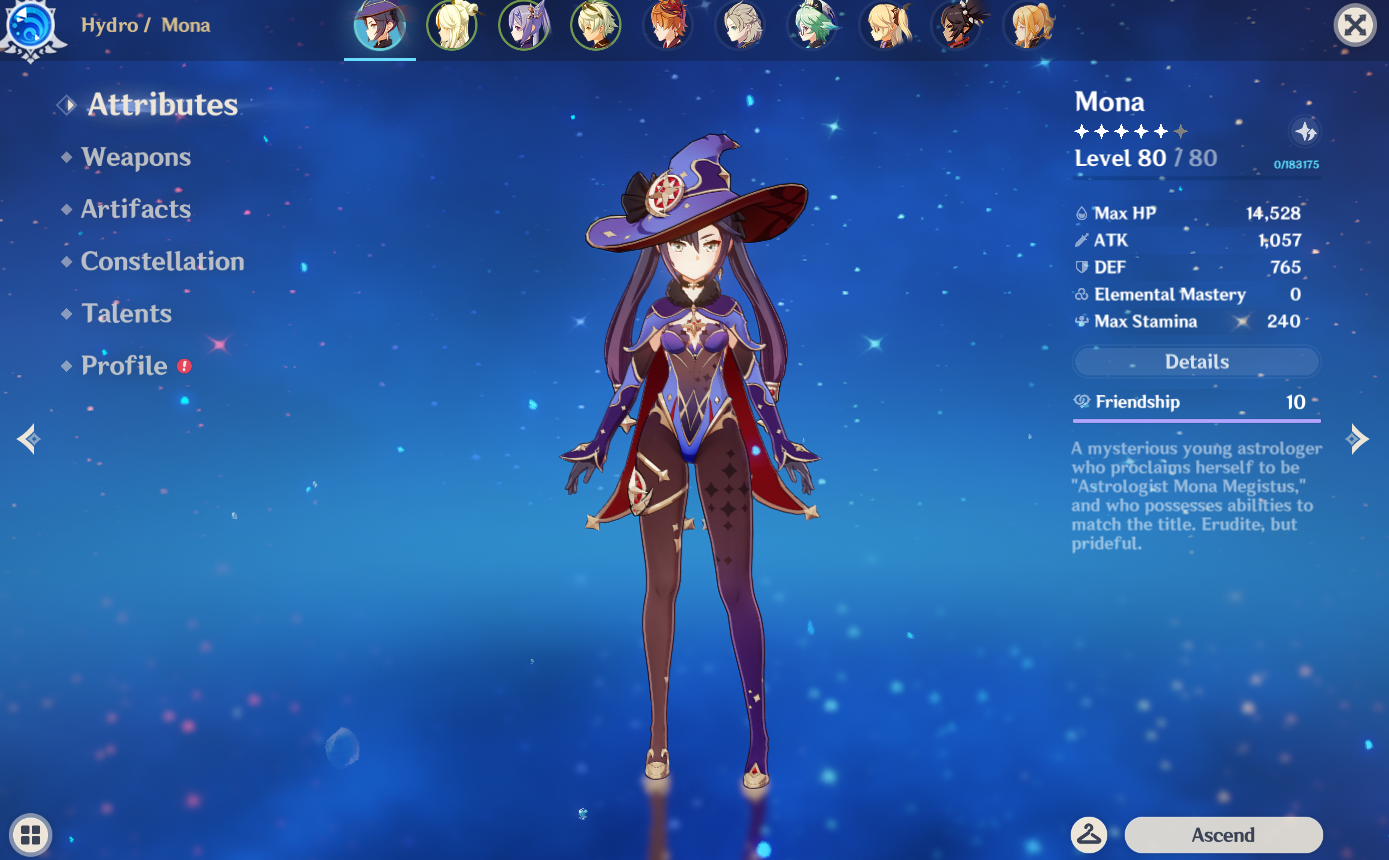This screenshot has width=1389, height=860.
Task: Select the orange-haired character portrait
Action: [668, 25]
